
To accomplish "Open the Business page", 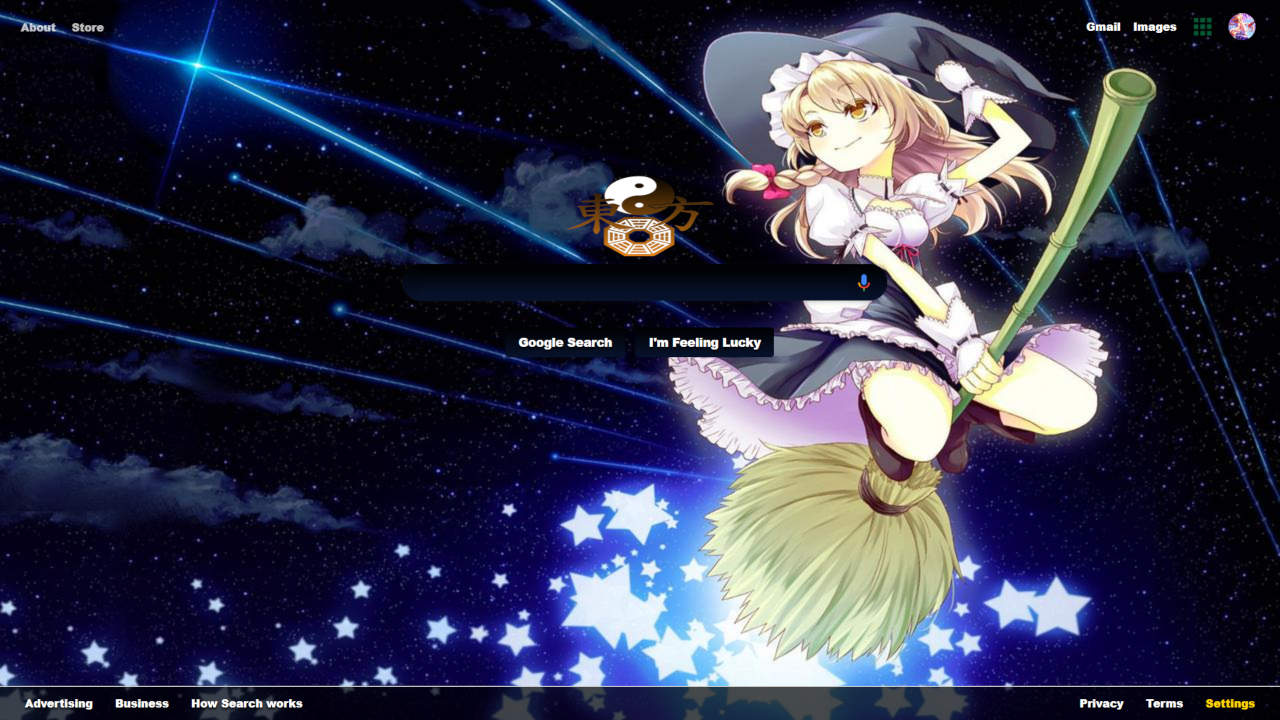I will 141,703.
